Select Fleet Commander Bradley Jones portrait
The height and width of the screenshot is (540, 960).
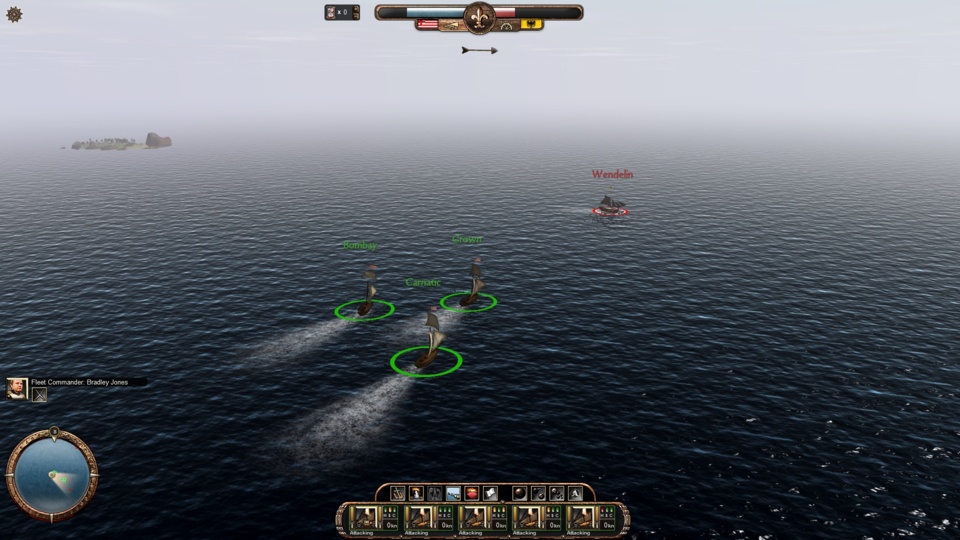pos(17,388)
